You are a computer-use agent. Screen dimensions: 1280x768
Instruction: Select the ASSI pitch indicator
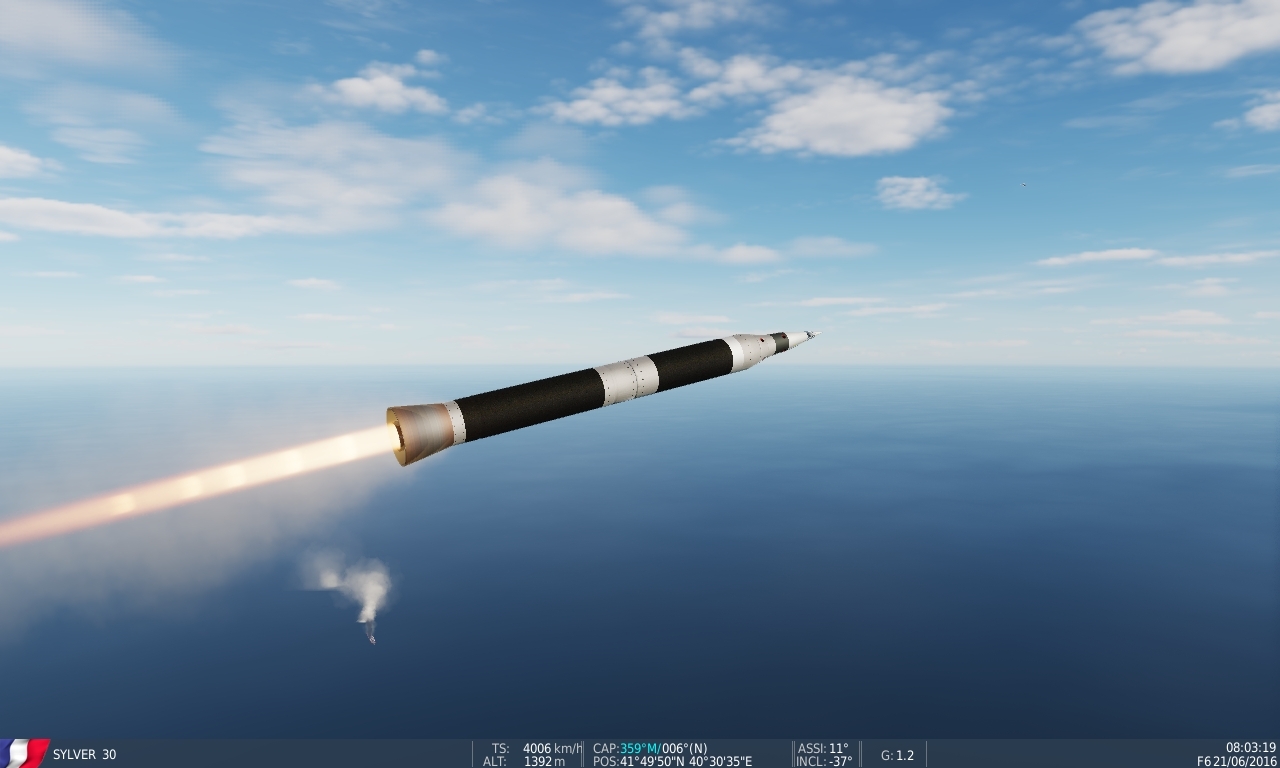(823, 747)
